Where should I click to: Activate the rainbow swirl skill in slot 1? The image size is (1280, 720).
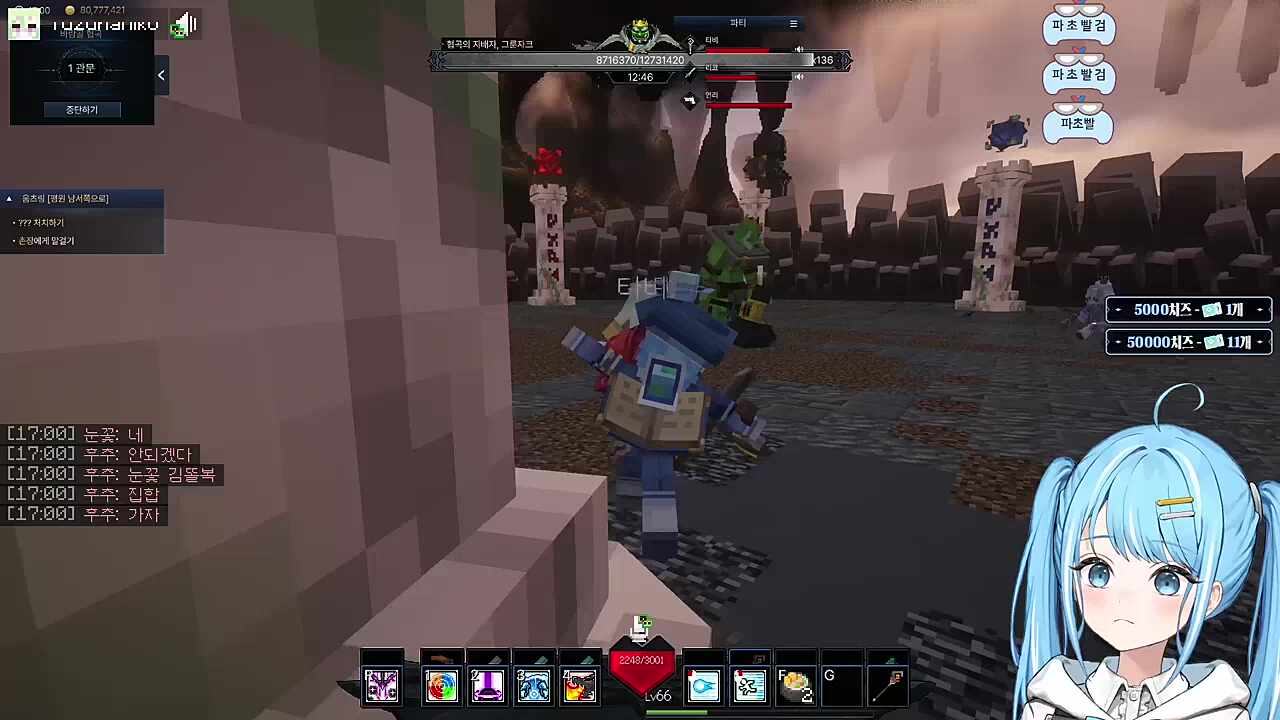[441, 685]
